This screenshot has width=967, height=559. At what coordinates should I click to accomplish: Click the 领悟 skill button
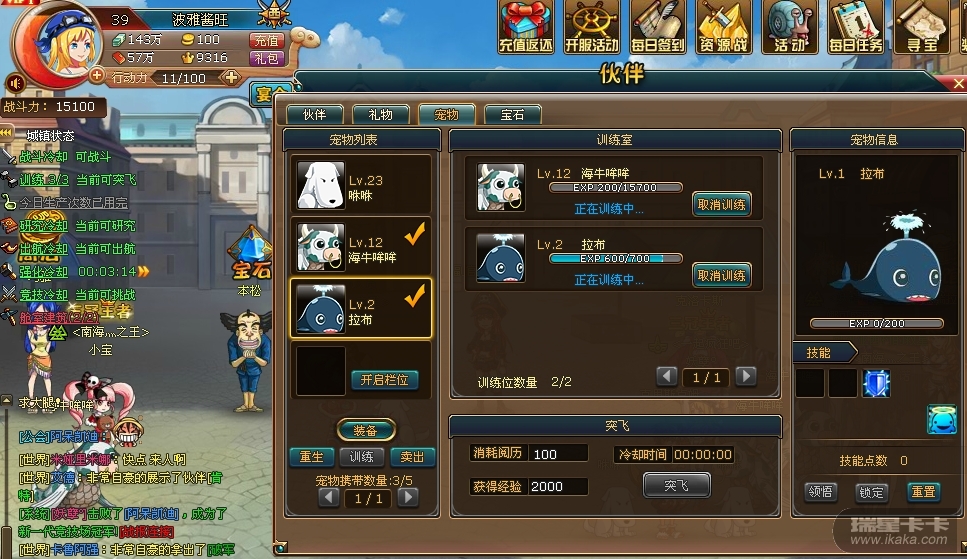[820, 492]
